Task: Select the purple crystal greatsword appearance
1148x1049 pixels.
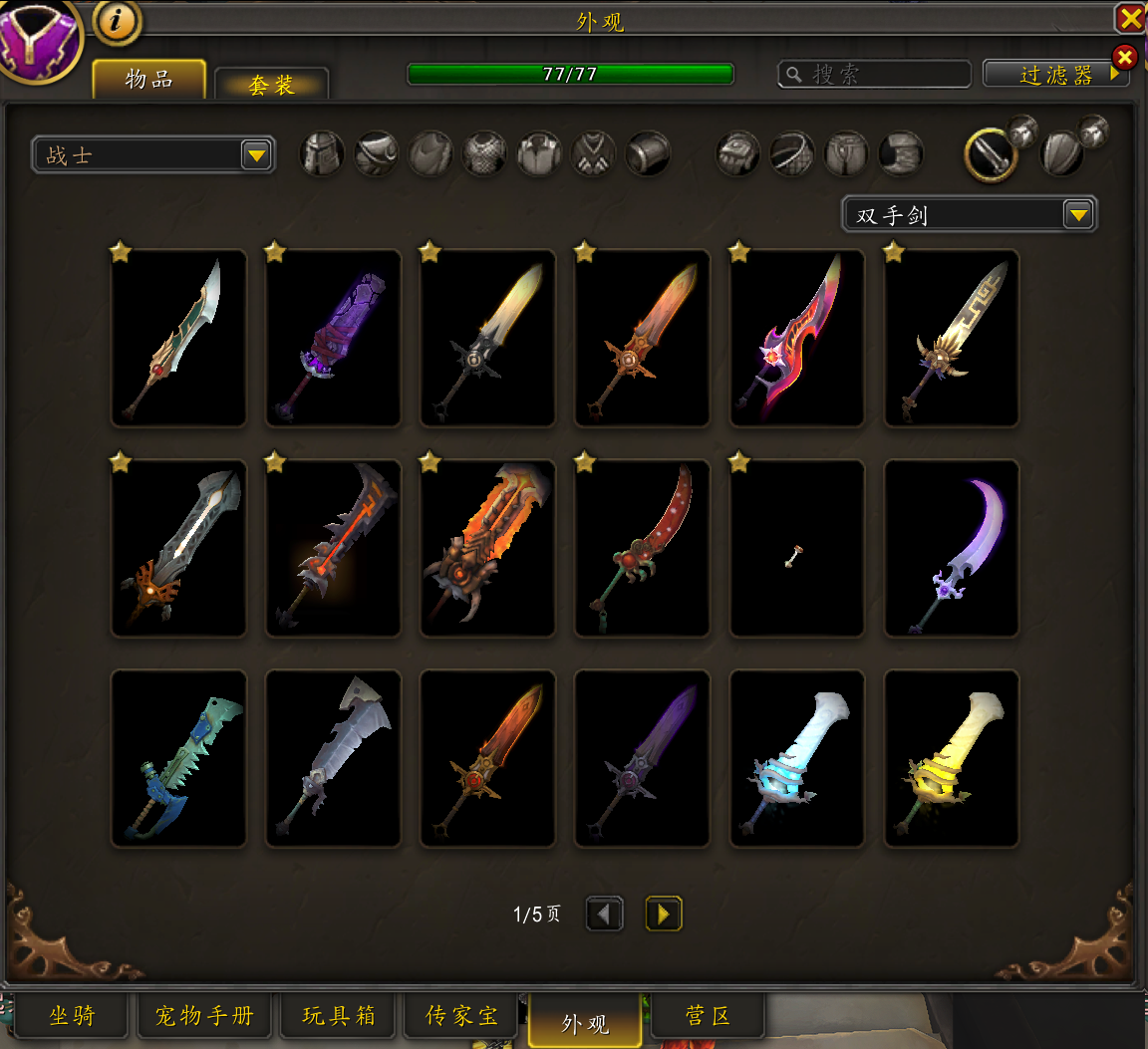Action: point(333,339)
